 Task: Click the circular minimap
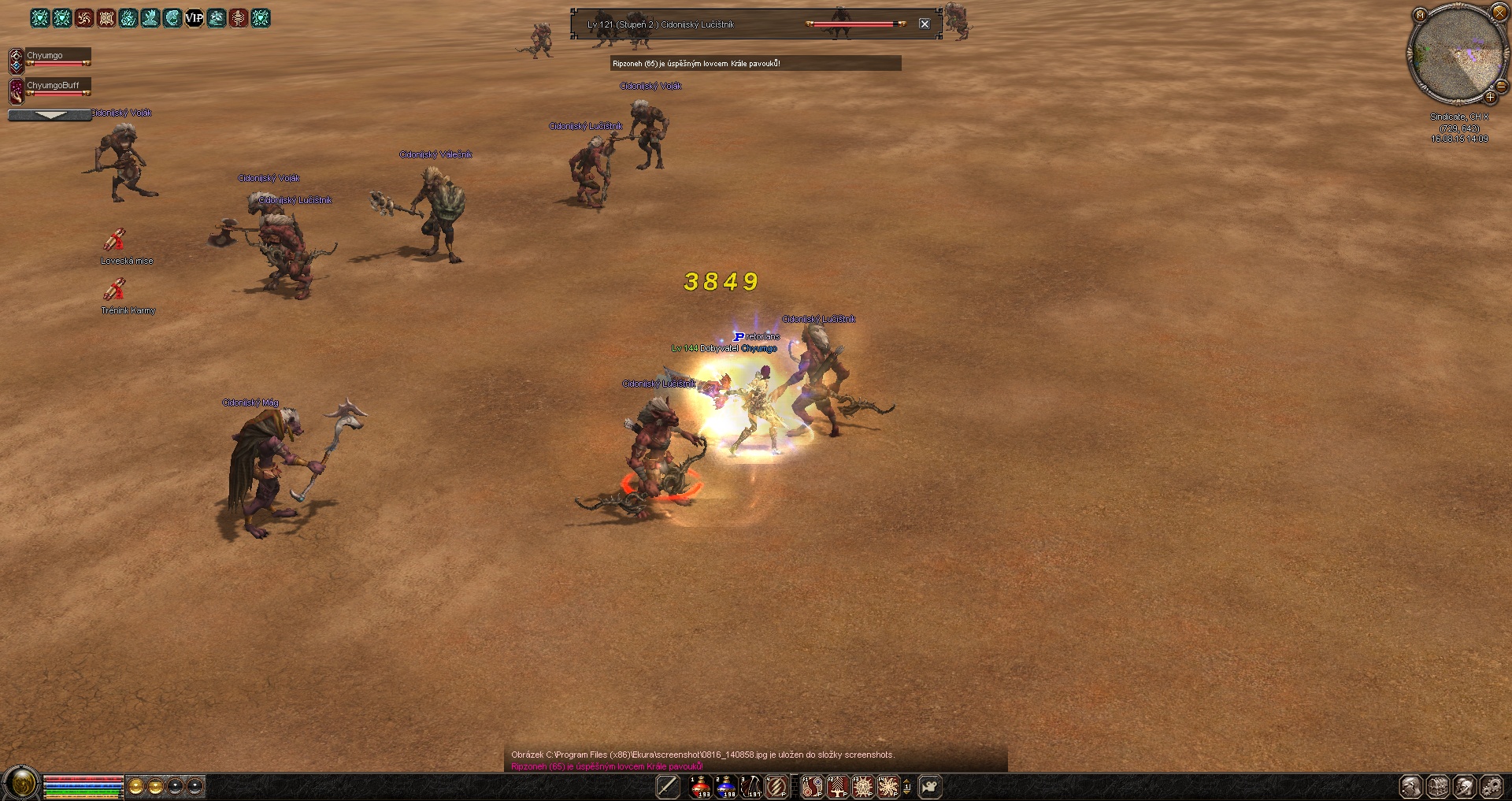click(1455, 55)
